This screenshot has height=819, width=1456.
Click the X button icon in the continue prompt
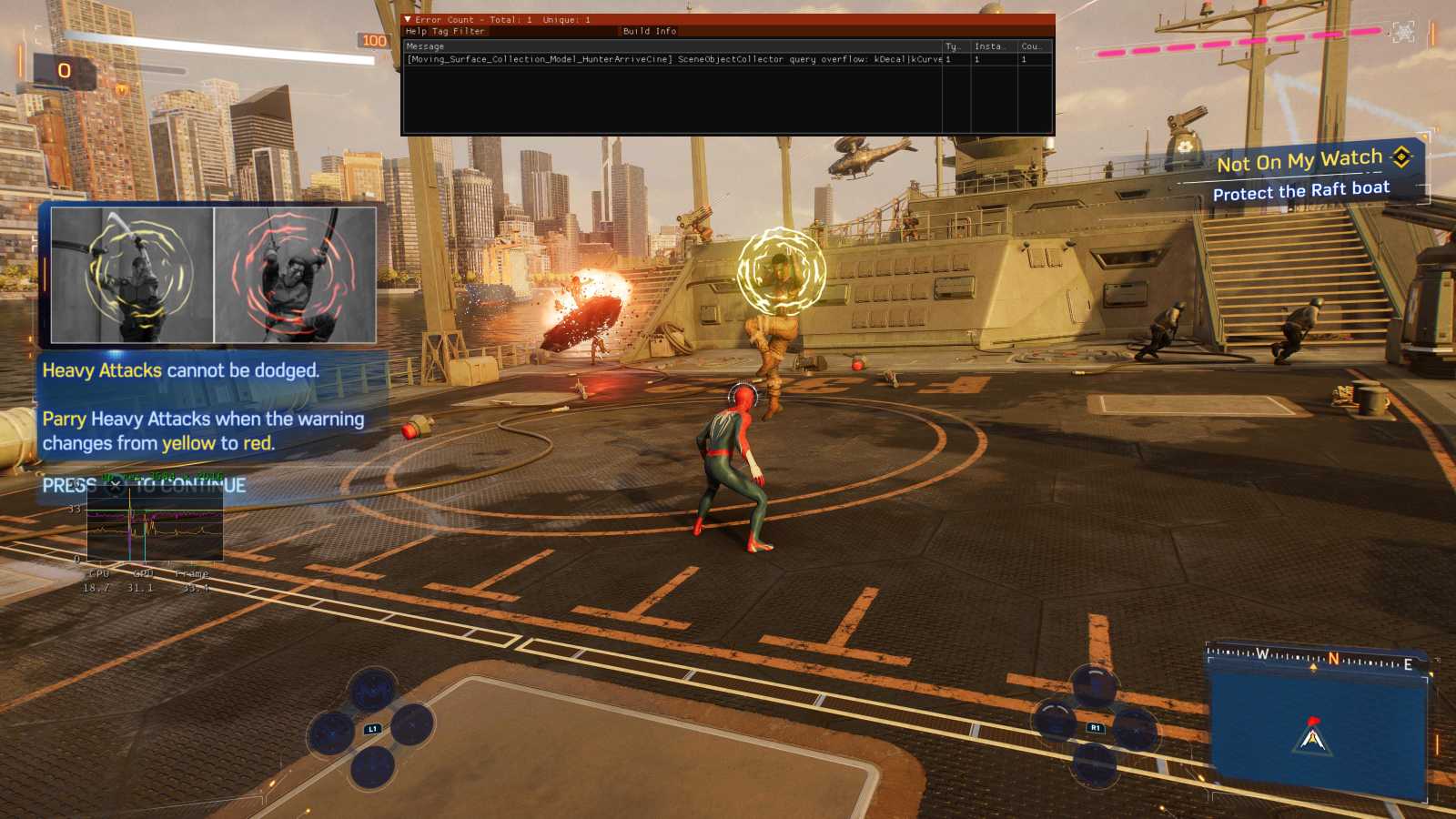[116, 484]
